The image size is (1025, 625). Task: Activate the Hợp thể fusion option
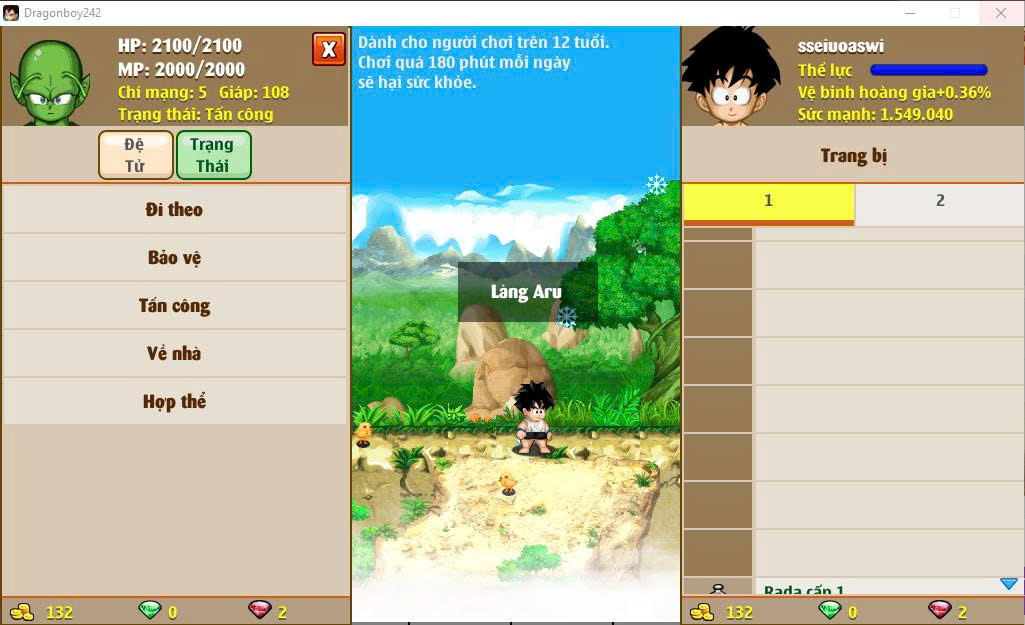point(174,402)
